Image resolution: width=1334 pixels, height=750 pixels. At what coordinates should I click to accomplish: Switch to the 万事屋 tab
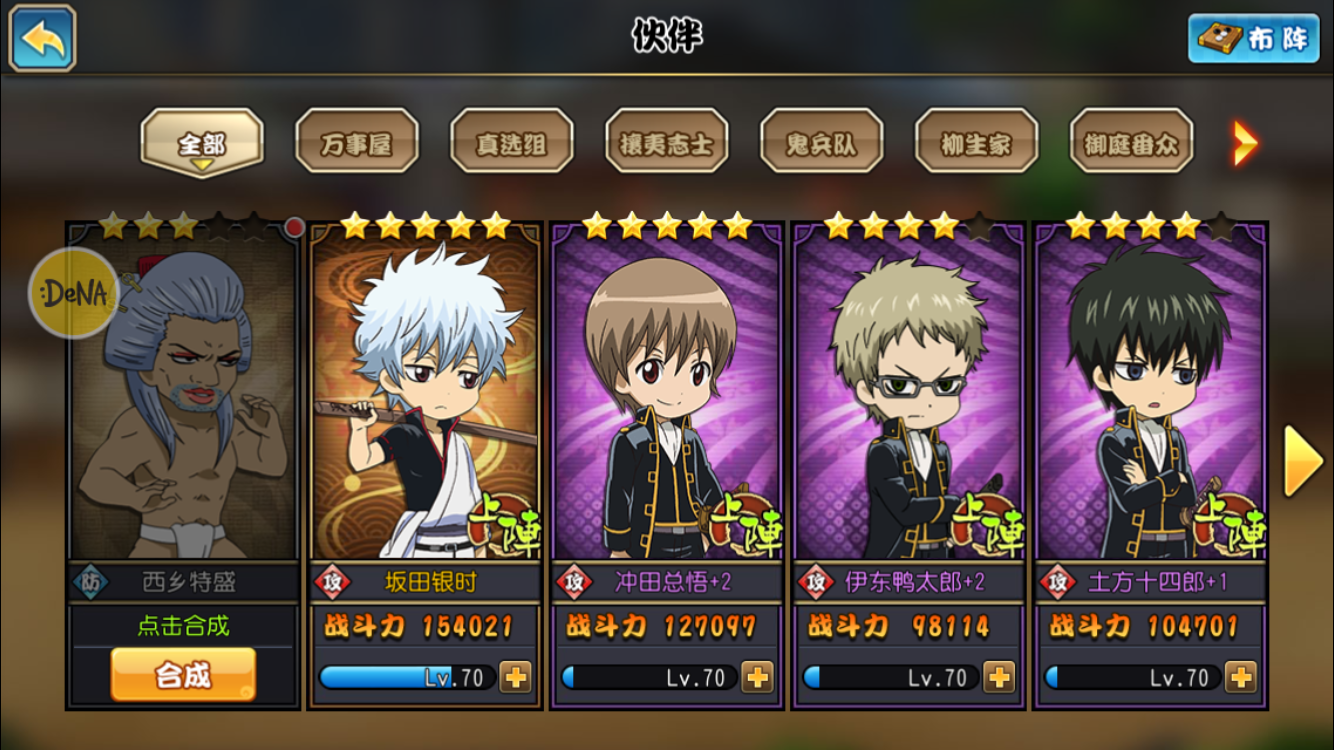coord(357,143)
